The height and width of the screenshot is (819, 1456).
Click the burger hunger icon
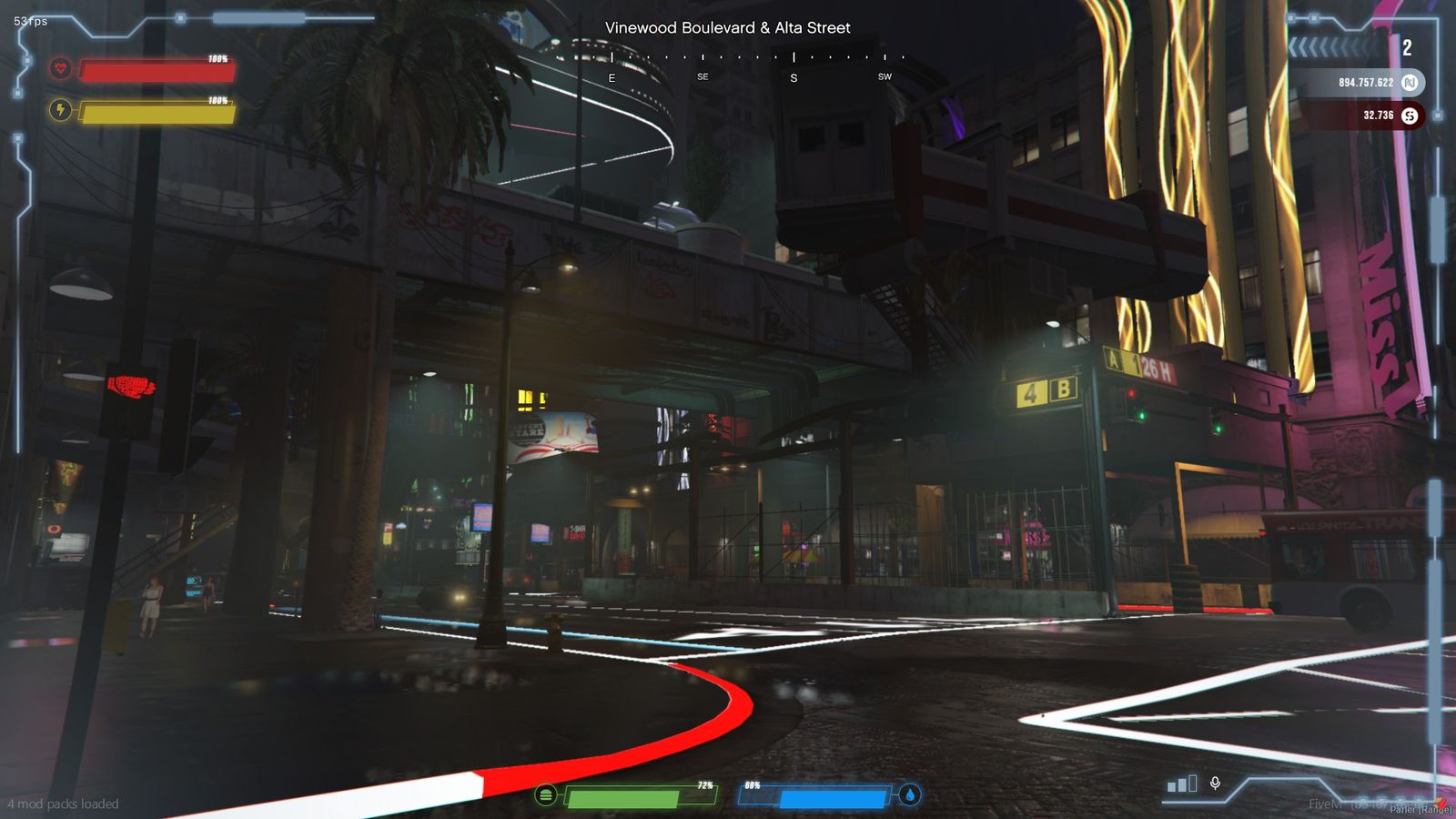pos(545,794)
